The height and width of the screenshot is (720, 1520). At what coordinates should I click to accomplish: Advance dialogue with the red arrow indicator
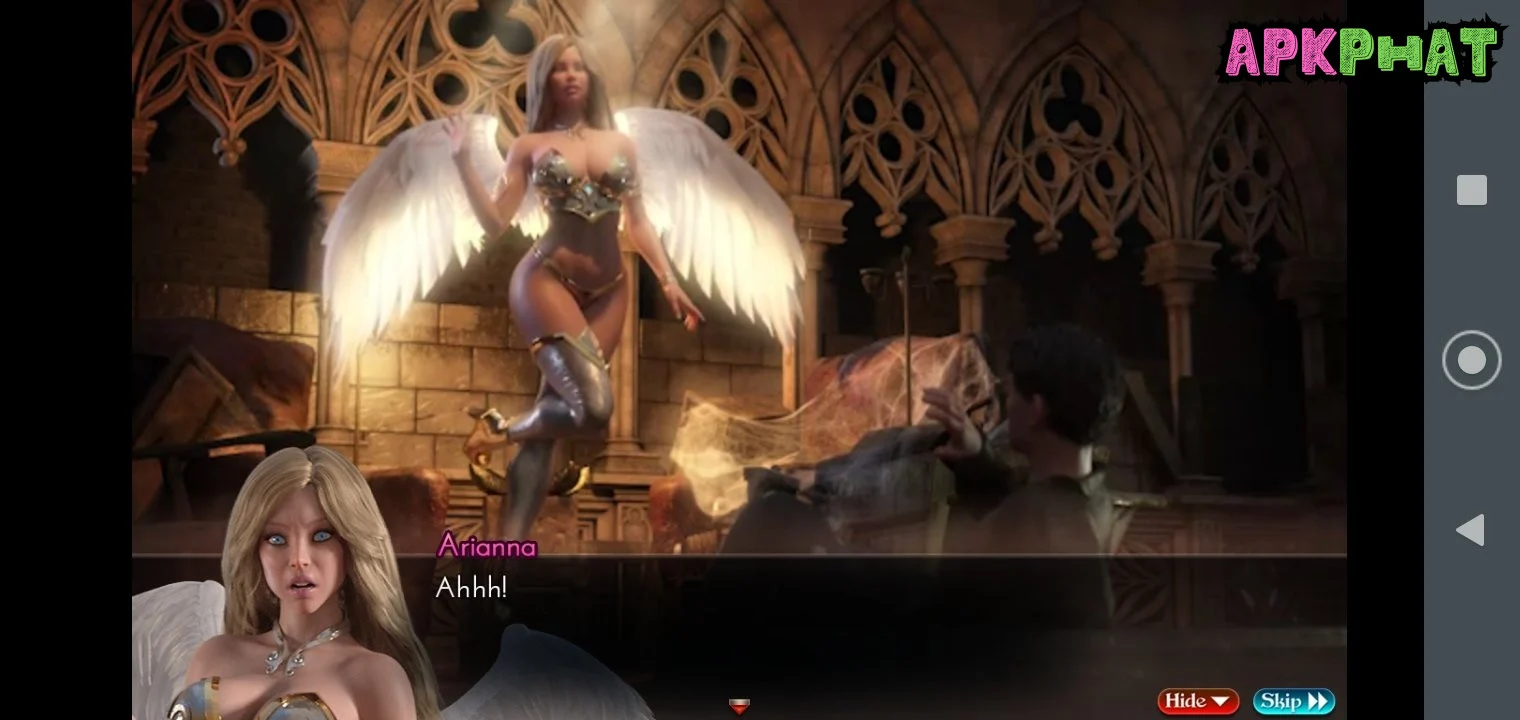[x=738, y=706]
